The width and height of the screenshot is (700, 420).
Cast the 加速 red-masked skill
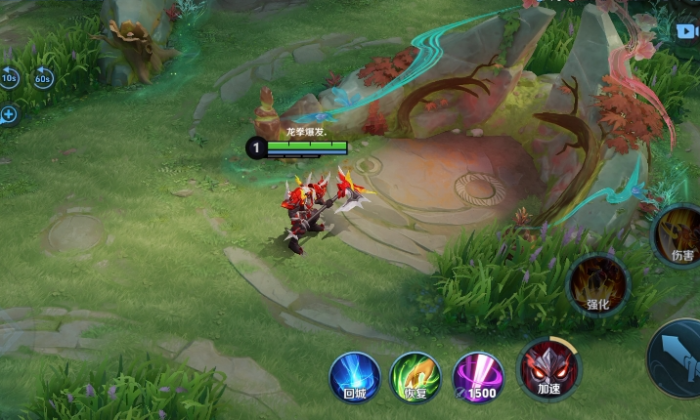click(548, 370)
